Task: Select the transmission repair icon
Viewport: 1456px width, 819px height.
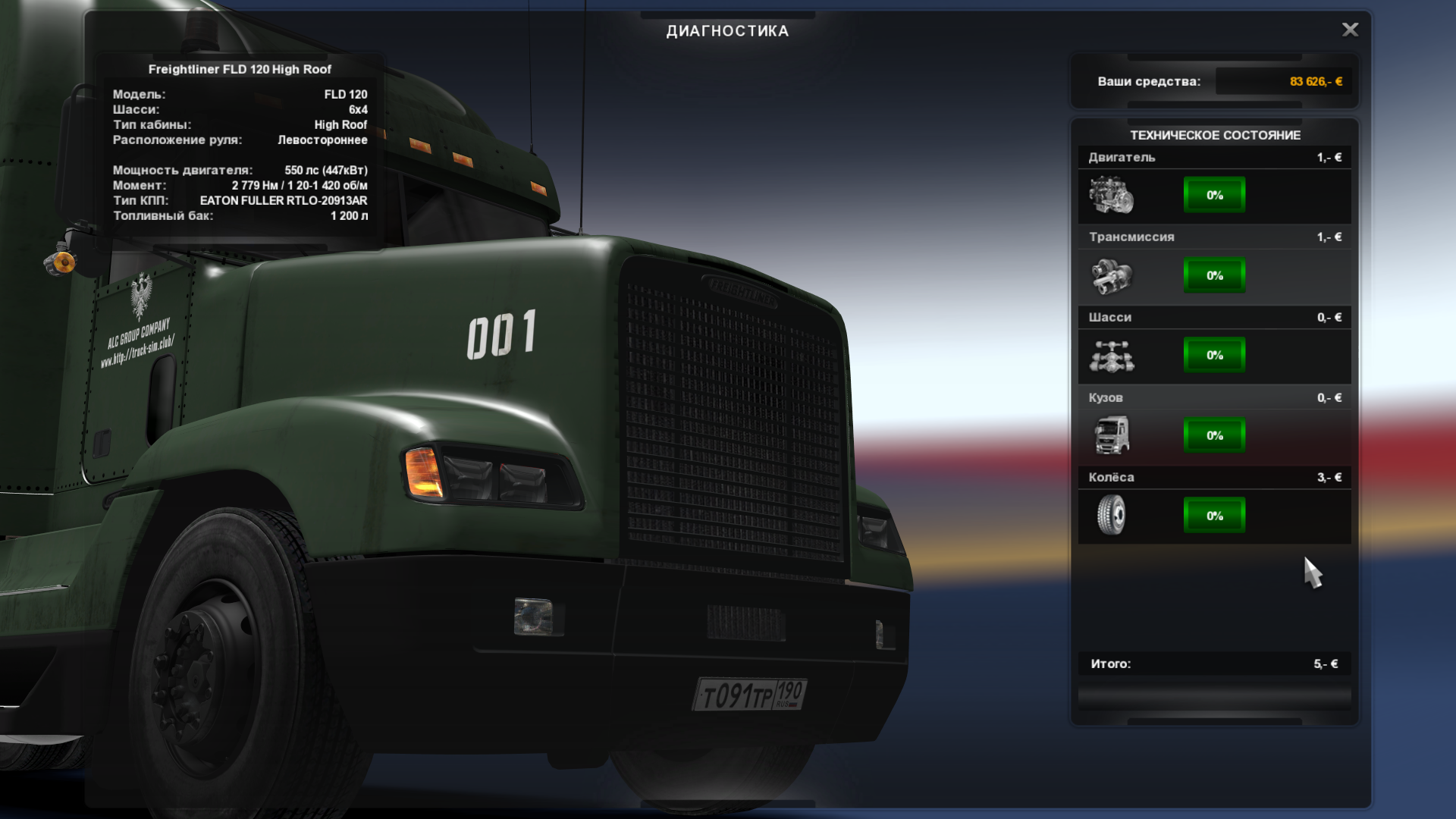Action: 1111,275
